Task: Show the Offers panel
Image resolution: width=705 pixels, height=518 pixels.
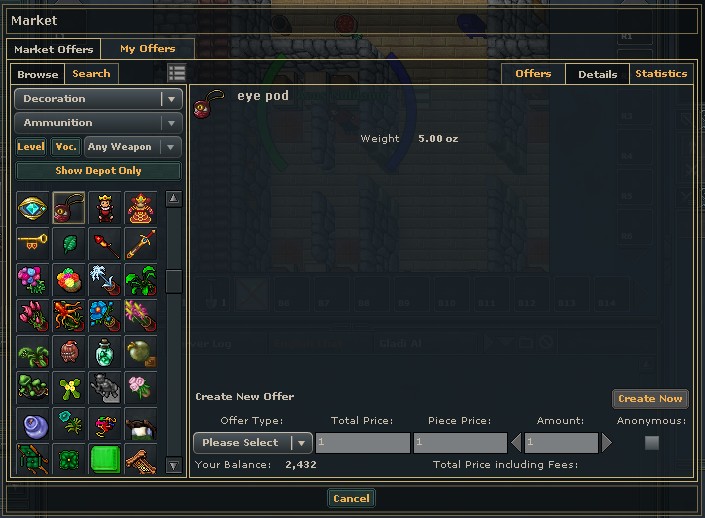Action: [533, 73]
